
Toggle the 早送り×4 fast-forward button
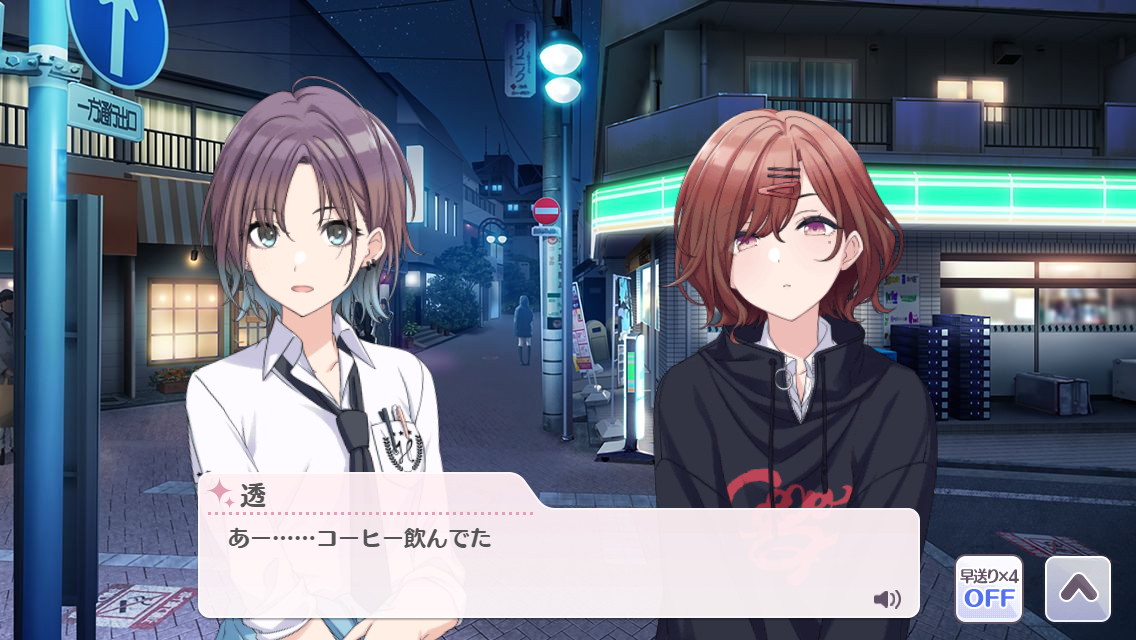tap(988, 589)
